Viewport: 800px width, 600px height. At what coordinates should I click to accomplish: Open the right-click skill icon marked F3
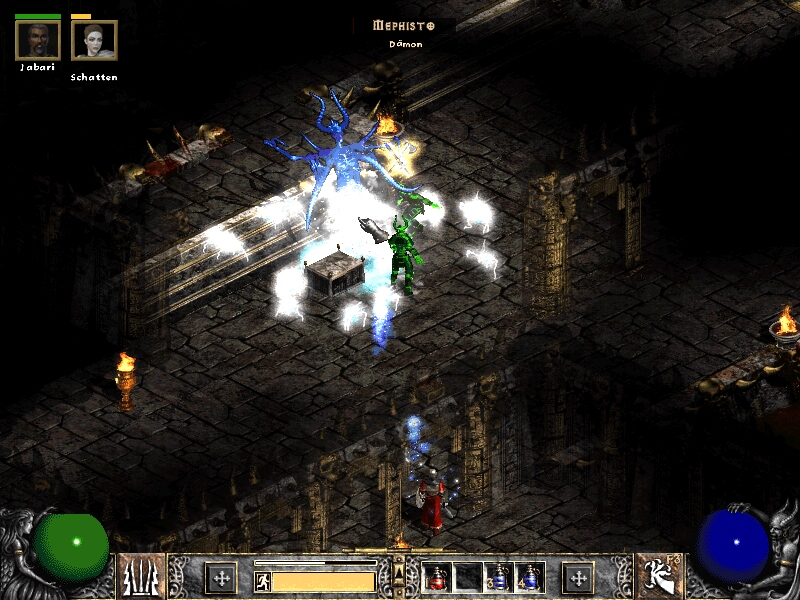[x=658, y=576]
